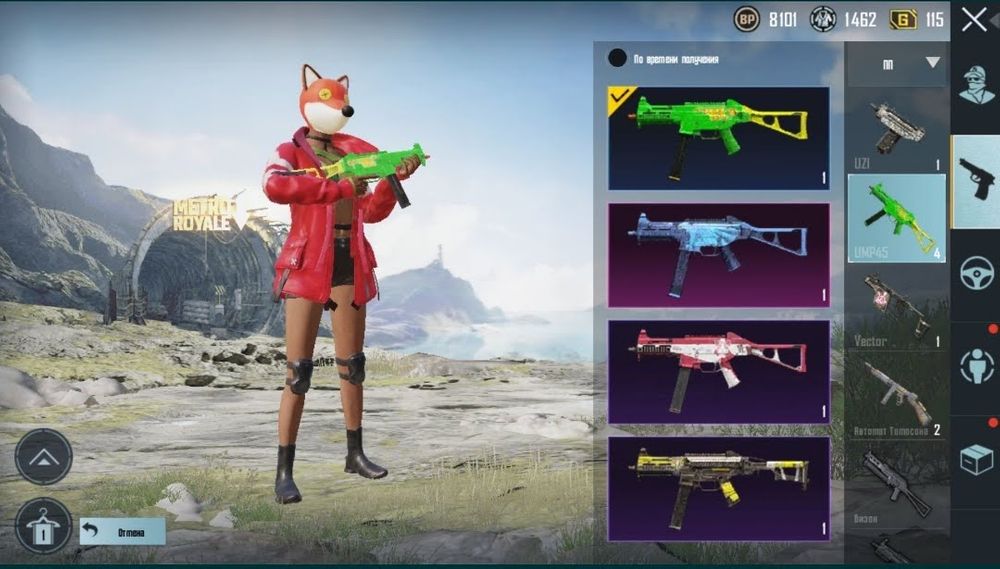
Task: Pick the red and white UMP45 skin
Action: pos(718,371)
